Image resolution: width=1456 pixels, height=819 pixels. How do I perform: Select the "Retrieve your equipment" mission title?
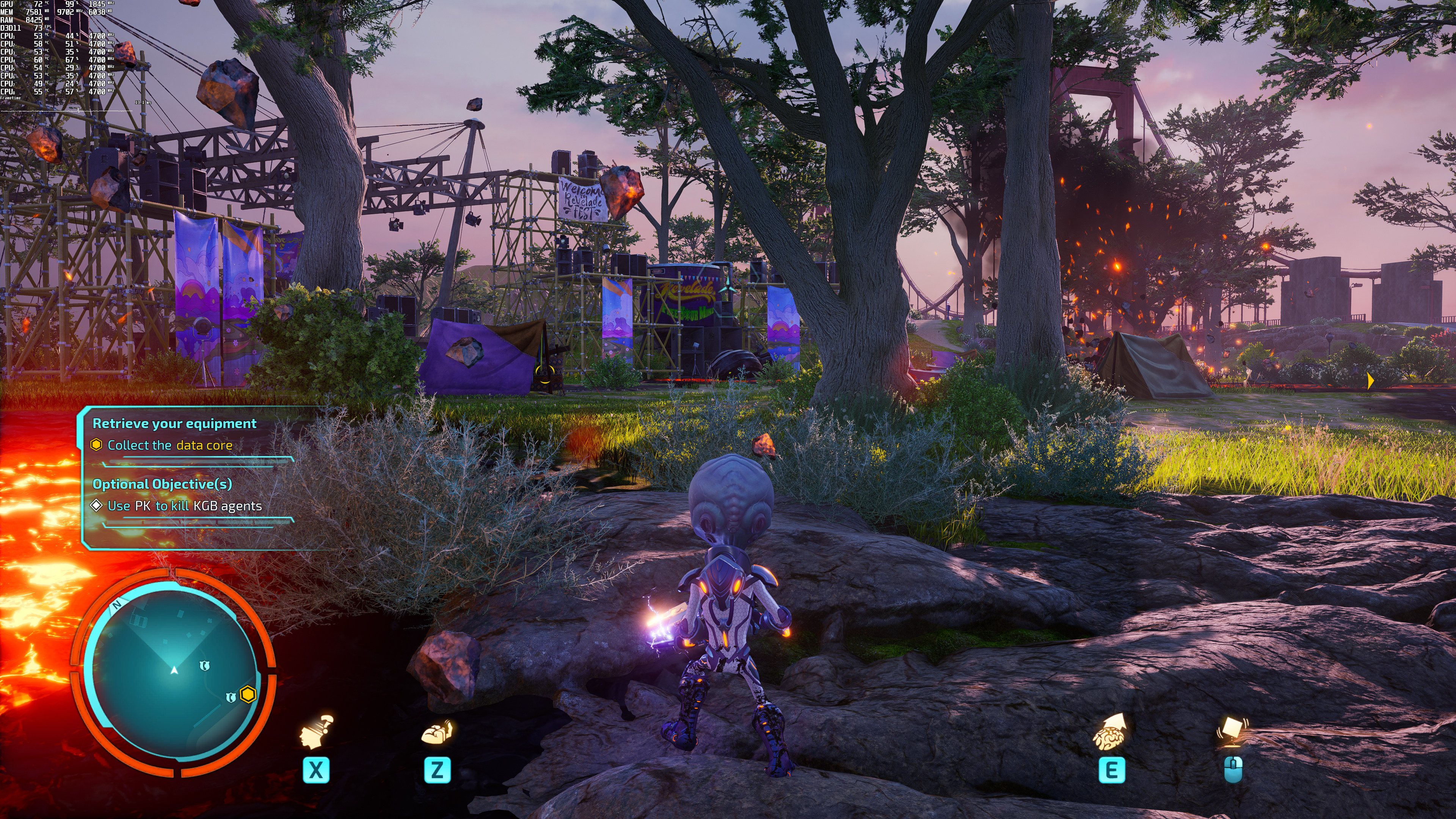(174, 424)
